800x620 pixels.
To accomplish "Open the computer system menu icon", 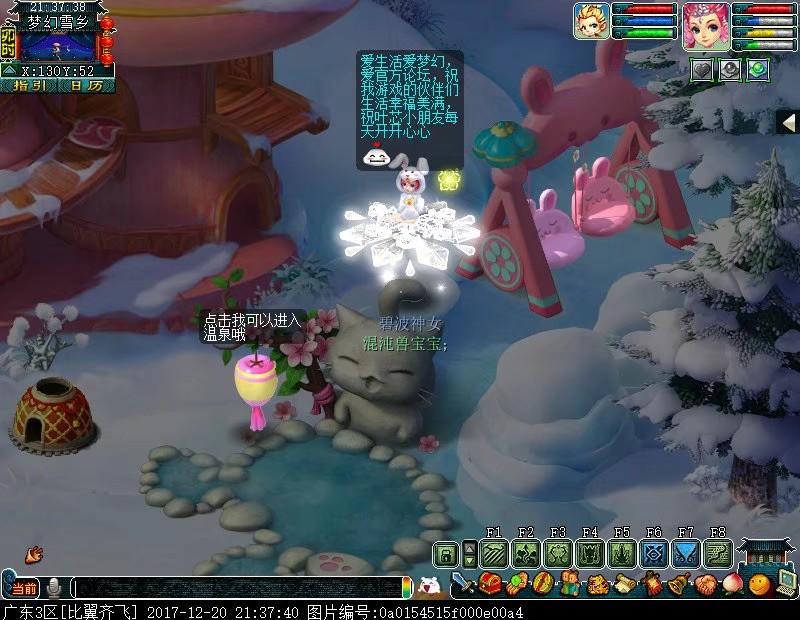I will click(x=785, y=585).
